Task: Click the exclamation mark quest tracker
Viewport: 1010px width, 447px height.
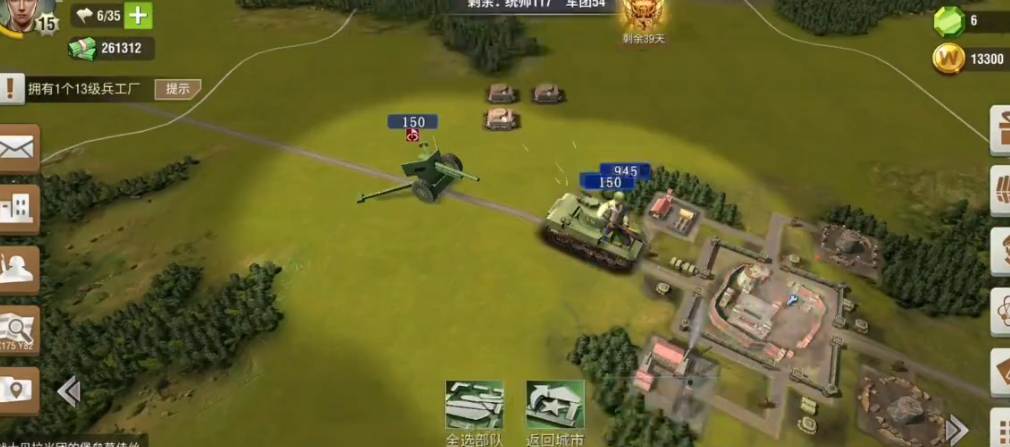Action: [11, 89]
